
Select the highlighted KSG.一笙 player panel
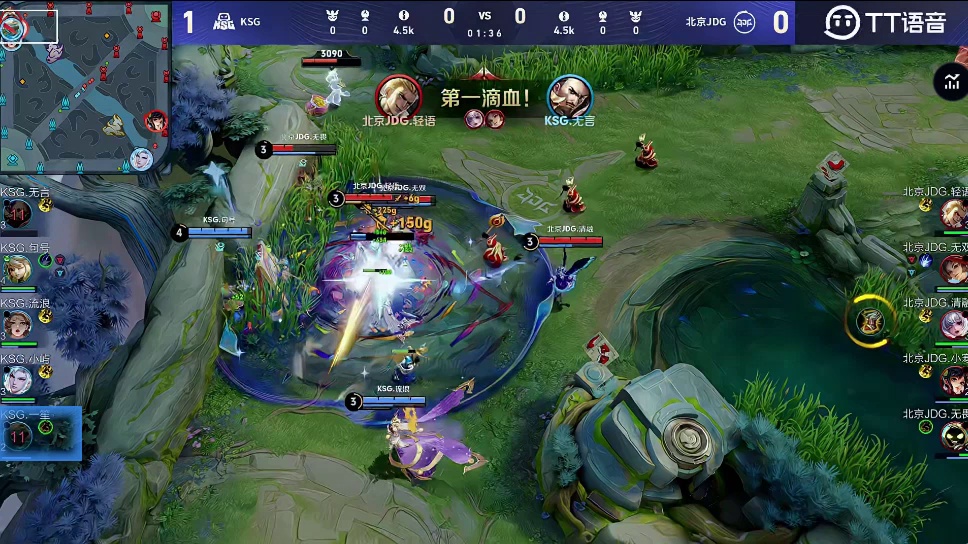pos(40,433)
